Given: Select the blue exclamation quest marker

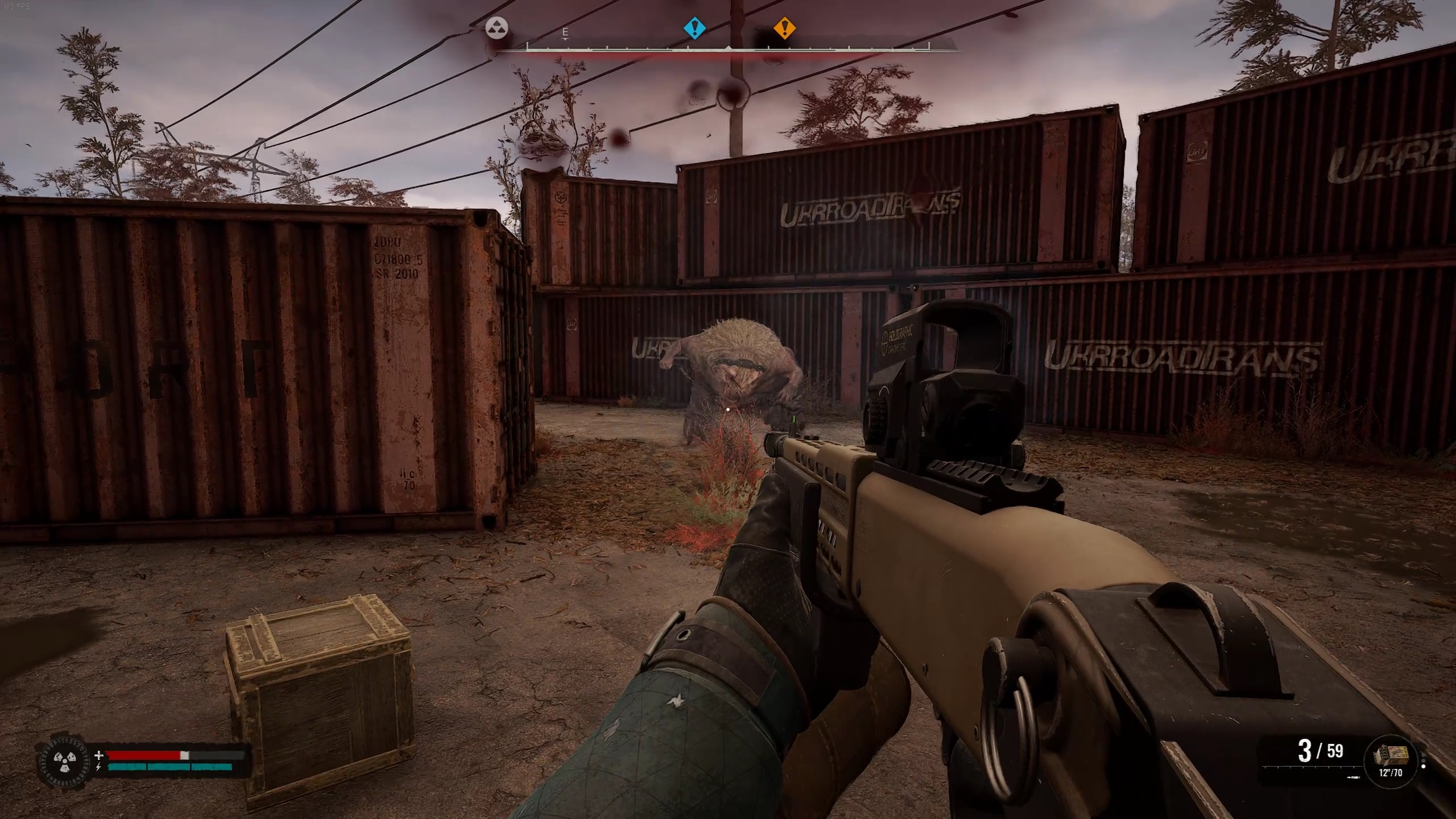Looking at the screenshot, I should coord(693,30).
